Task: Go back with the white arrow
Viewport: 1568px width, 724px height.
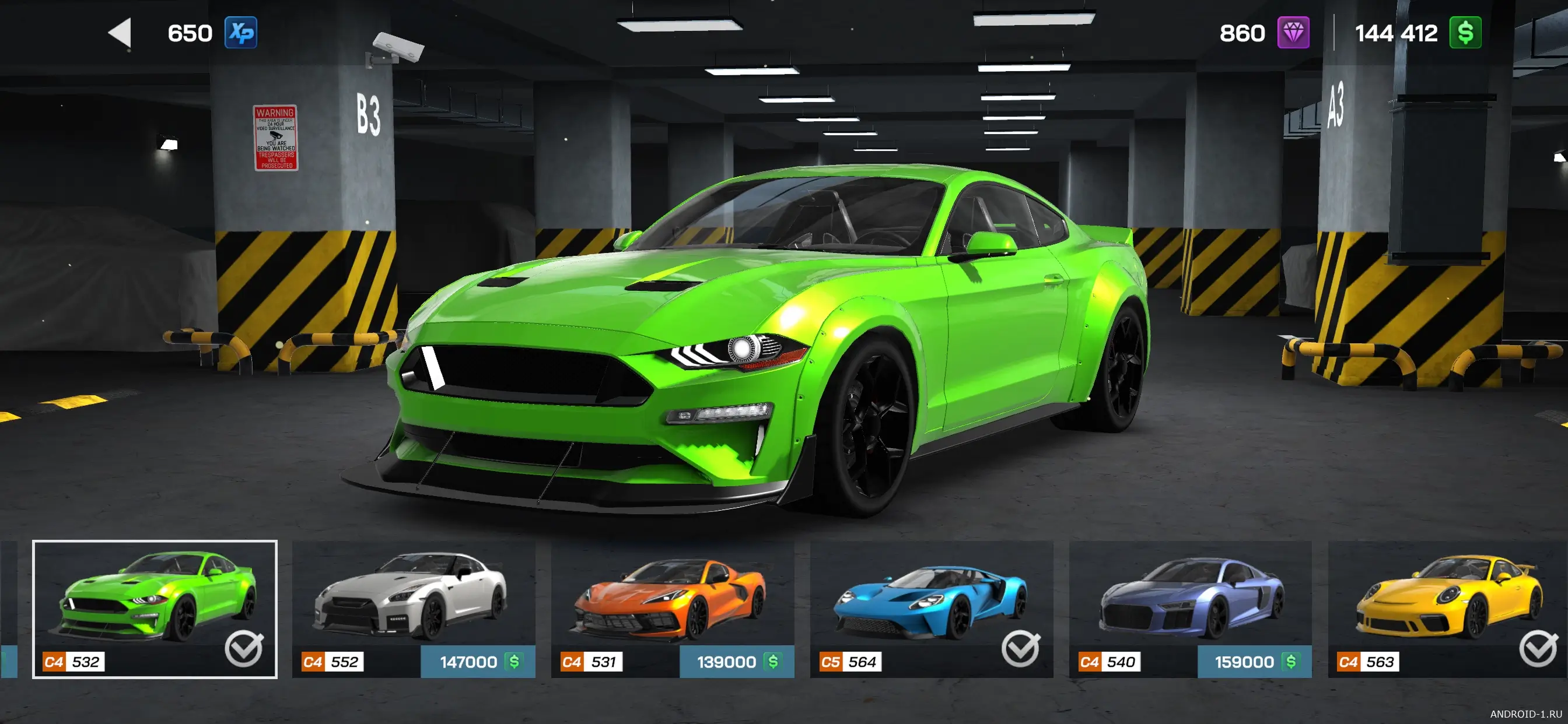Action: (121, 32)
